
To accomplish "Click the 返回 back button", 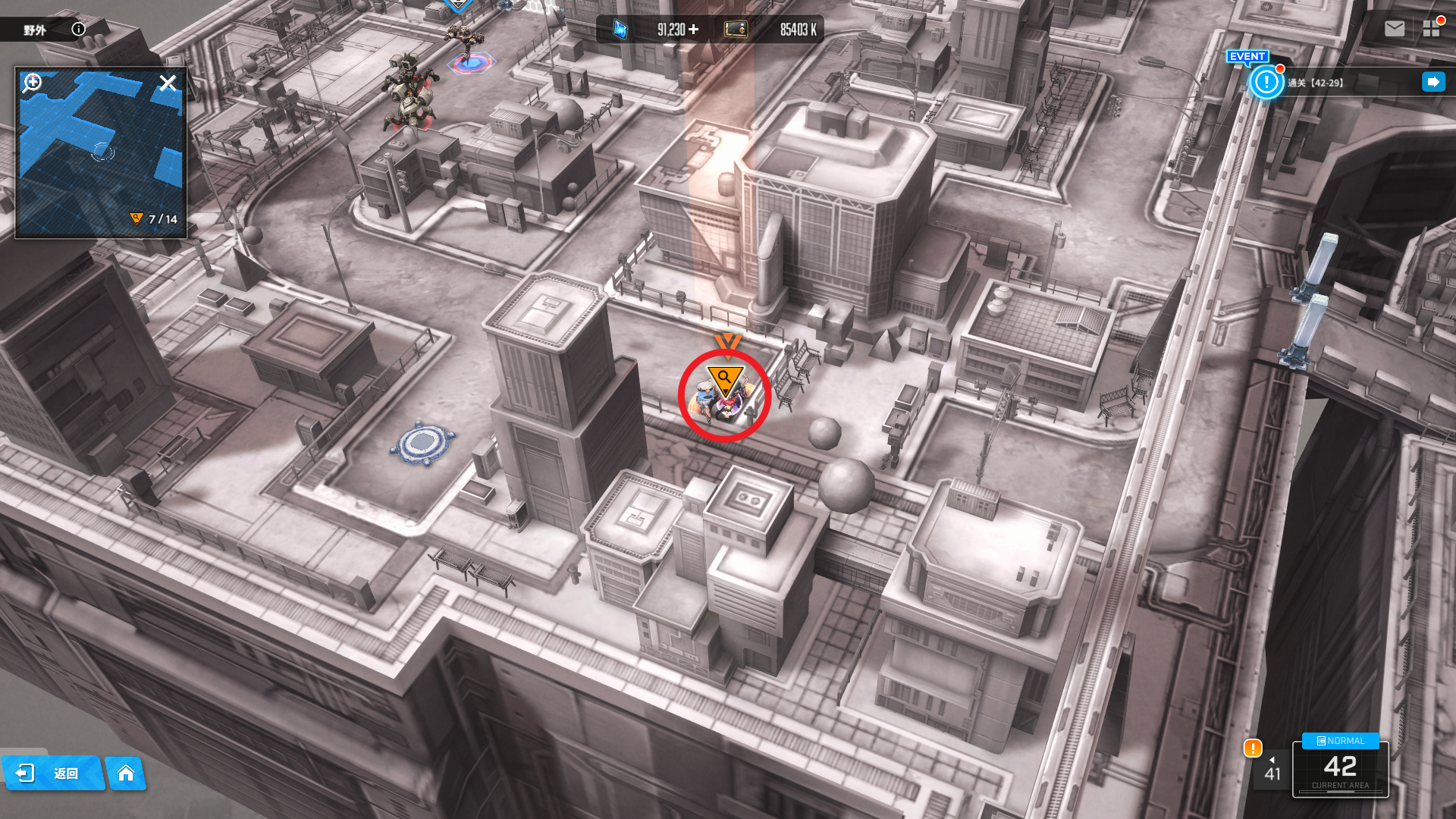I will (52, 773).
